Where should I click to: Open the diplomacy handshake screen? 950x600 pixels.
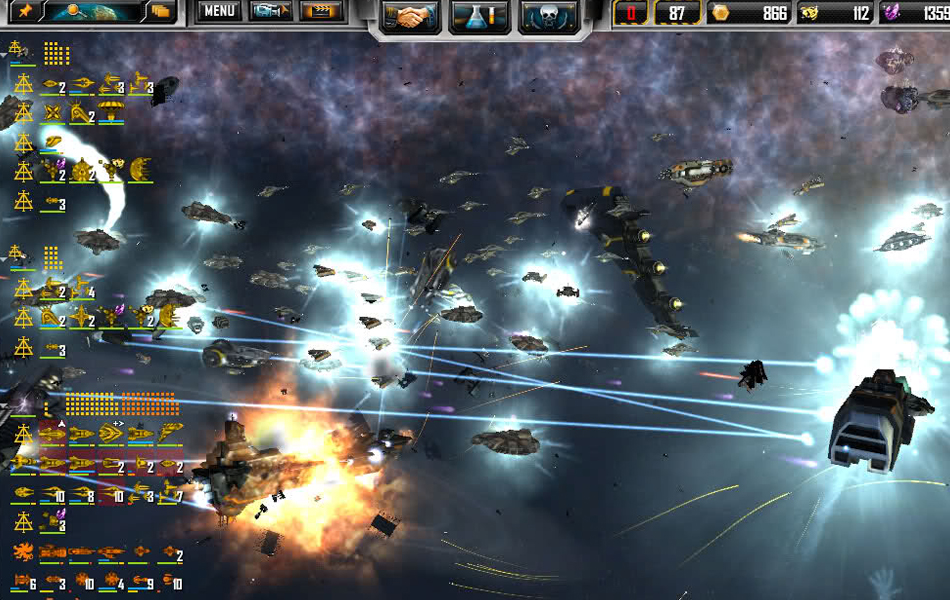[409, 16]
